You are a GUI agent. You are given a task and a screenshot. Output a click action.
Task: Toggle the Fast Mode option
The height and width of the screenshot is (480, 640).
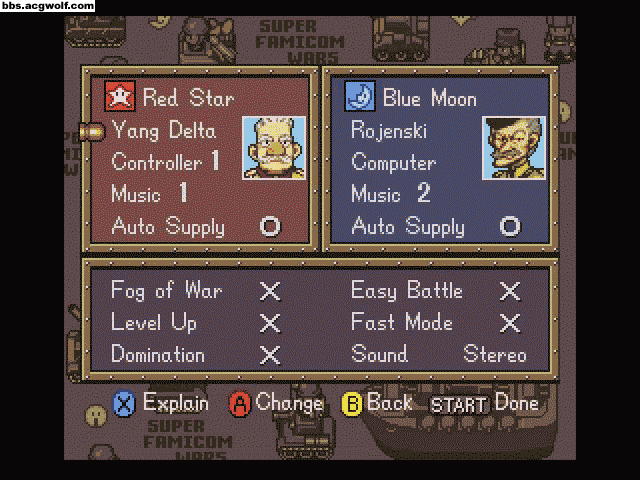click(509, 323)
